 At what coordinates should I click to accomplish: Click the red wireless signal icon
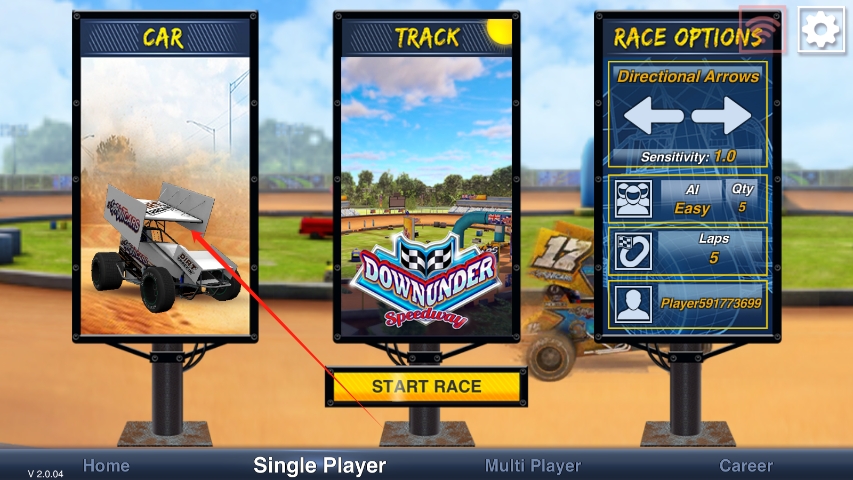point(763,30)
